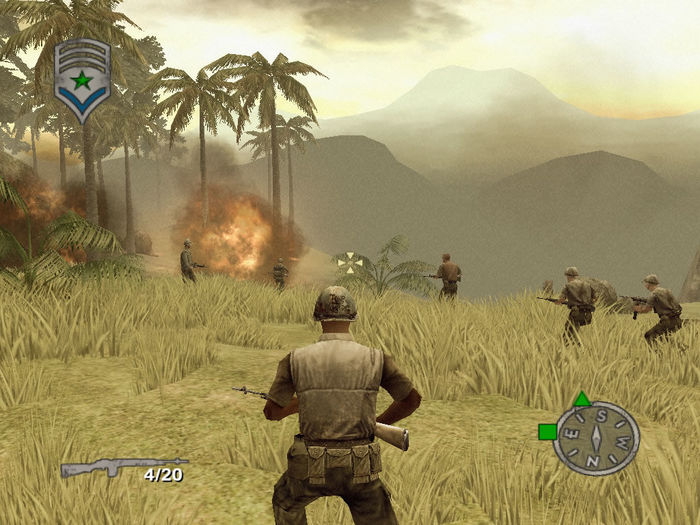Click the green square objective marker
This screenshot has width=700, height=525.
pyautogui.click(x=547, y=432)
